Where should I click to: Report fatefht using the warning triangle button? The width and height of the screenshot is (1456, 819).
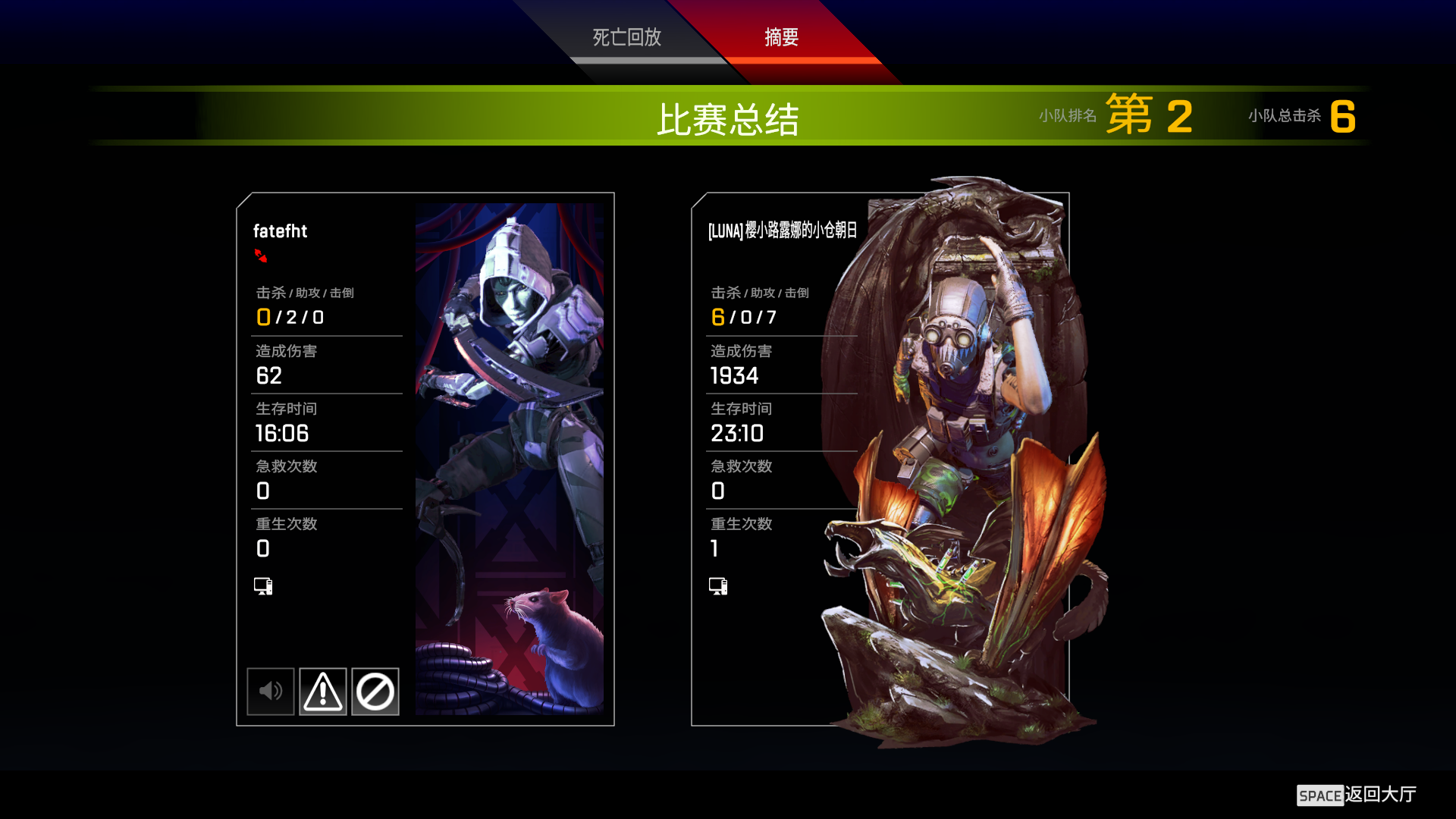pos(323,691)
